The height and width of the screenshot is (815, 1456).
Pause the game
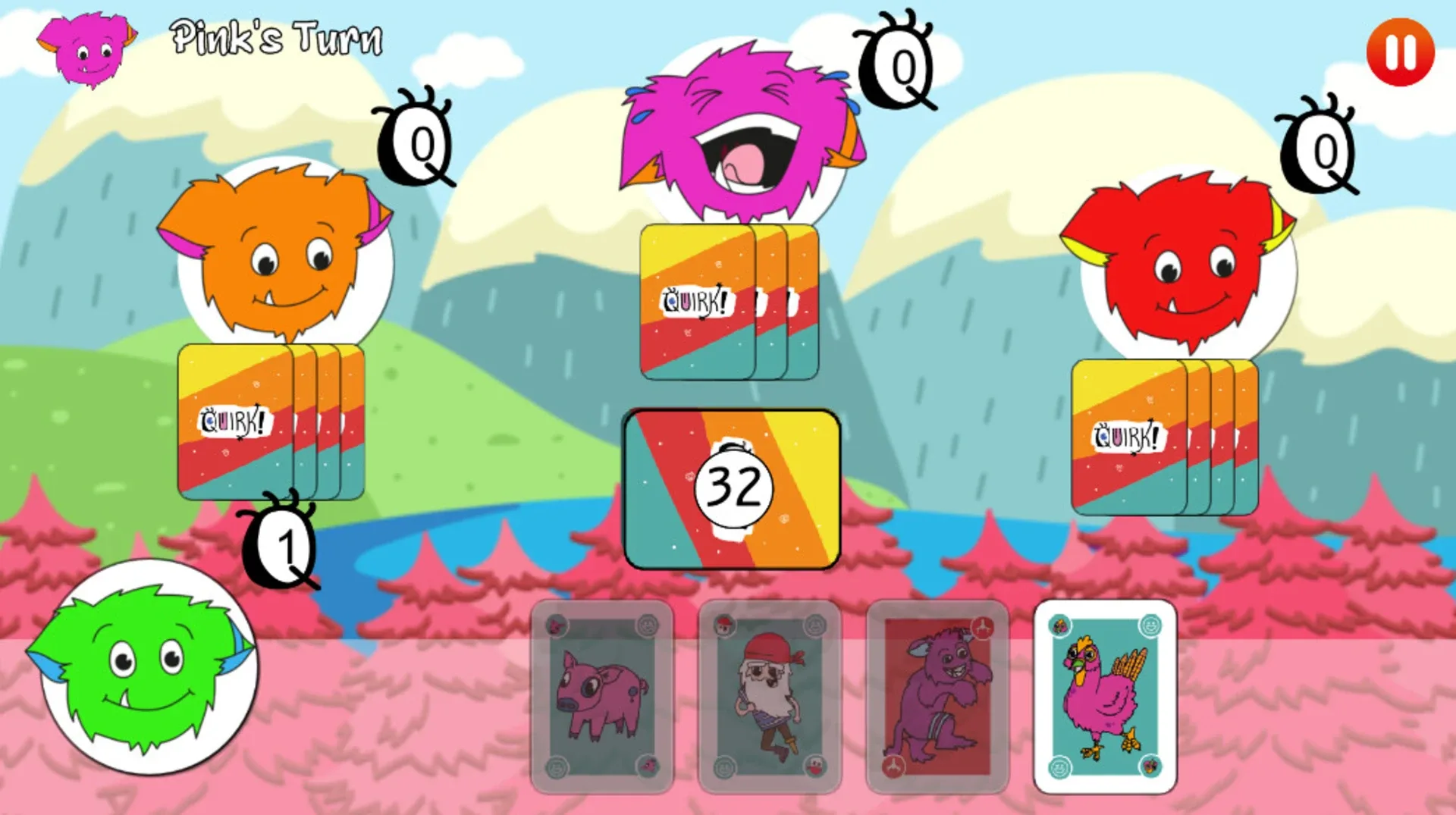(1399, 51)
